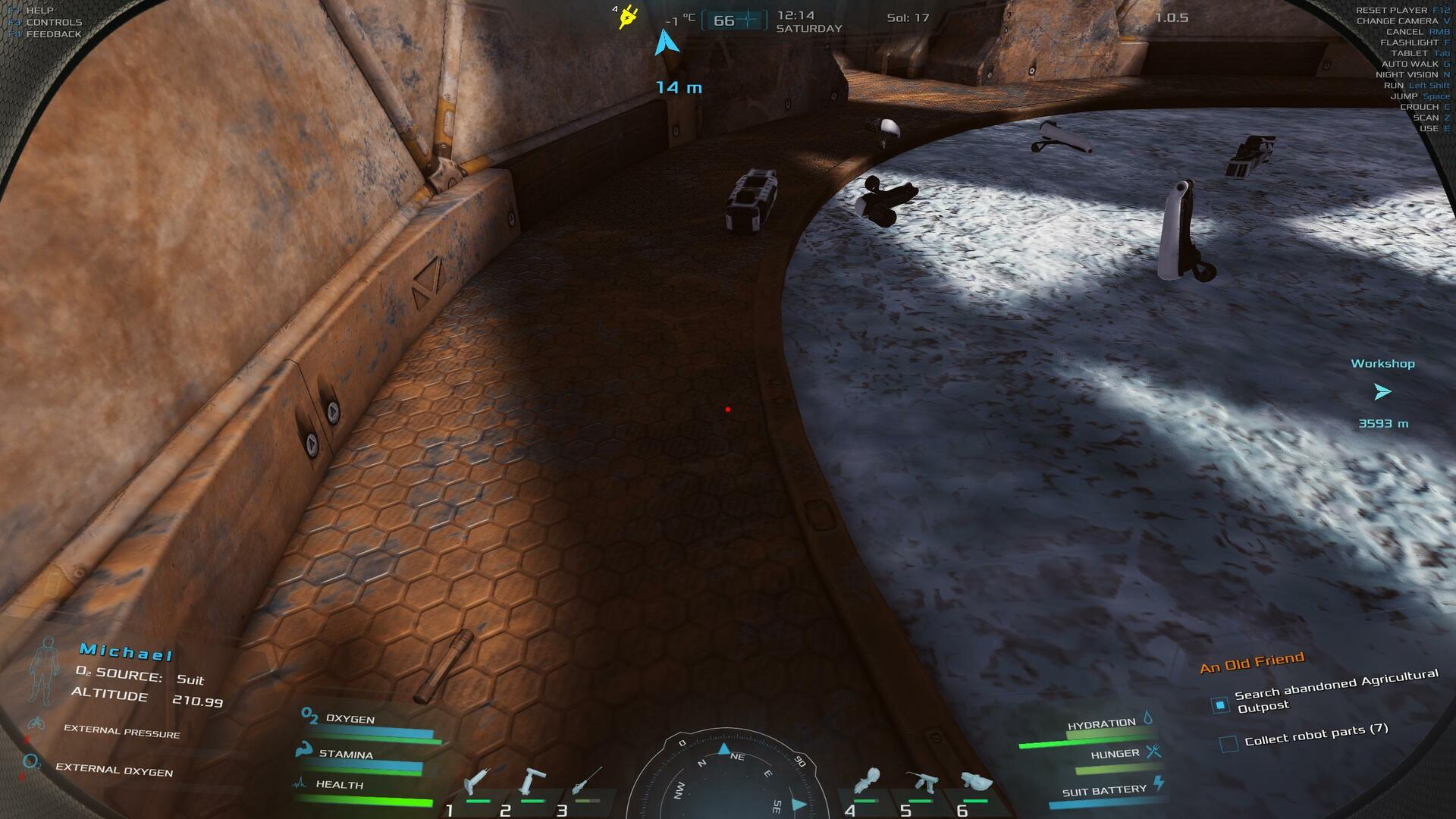Click 'Search abandoned Agricultural Outpost' objective checkbox
The height and width of the screenshot is (819, 1456).
(x=1219, y=705)
